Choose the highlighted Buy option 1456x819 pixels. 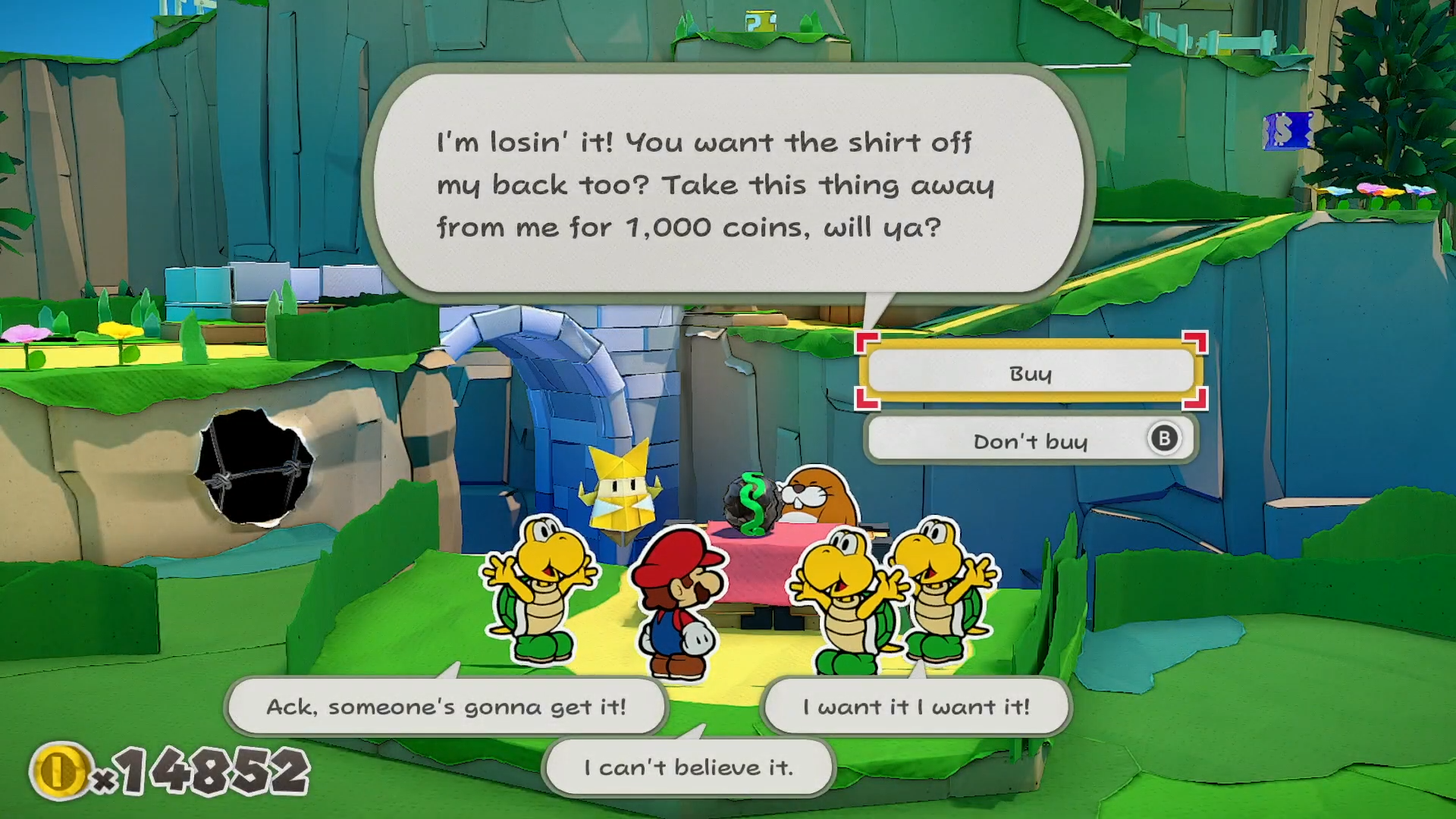(x=1030, y=373)
